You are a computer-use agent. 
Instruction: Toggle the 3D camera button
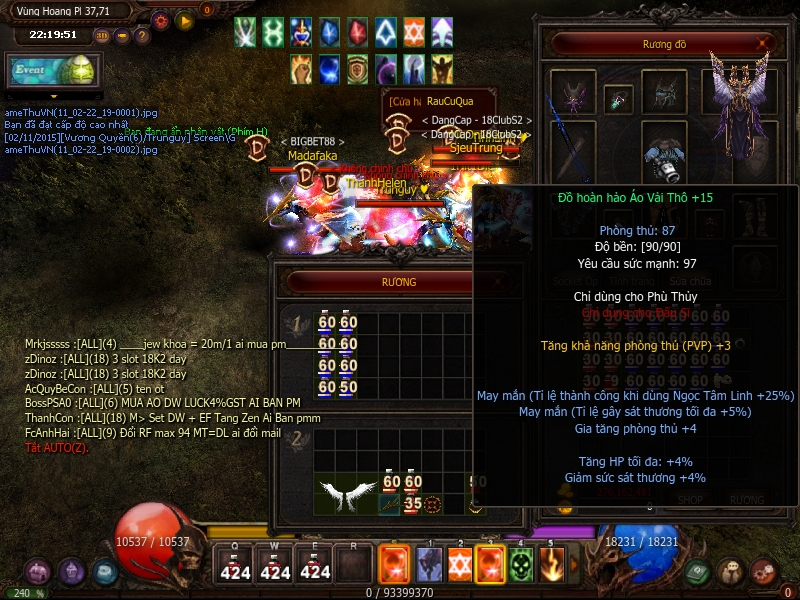point(101,35)
